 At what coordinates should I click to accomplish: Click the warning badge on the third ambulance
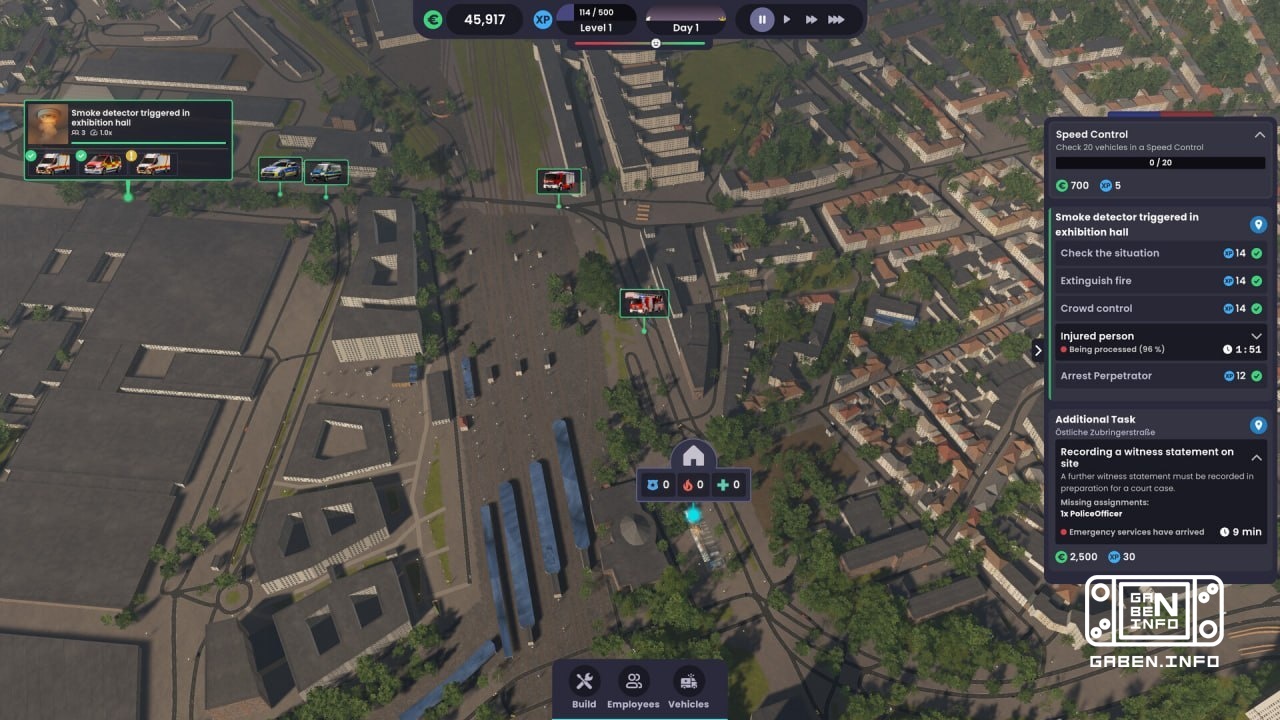click(x=132, y=156)
